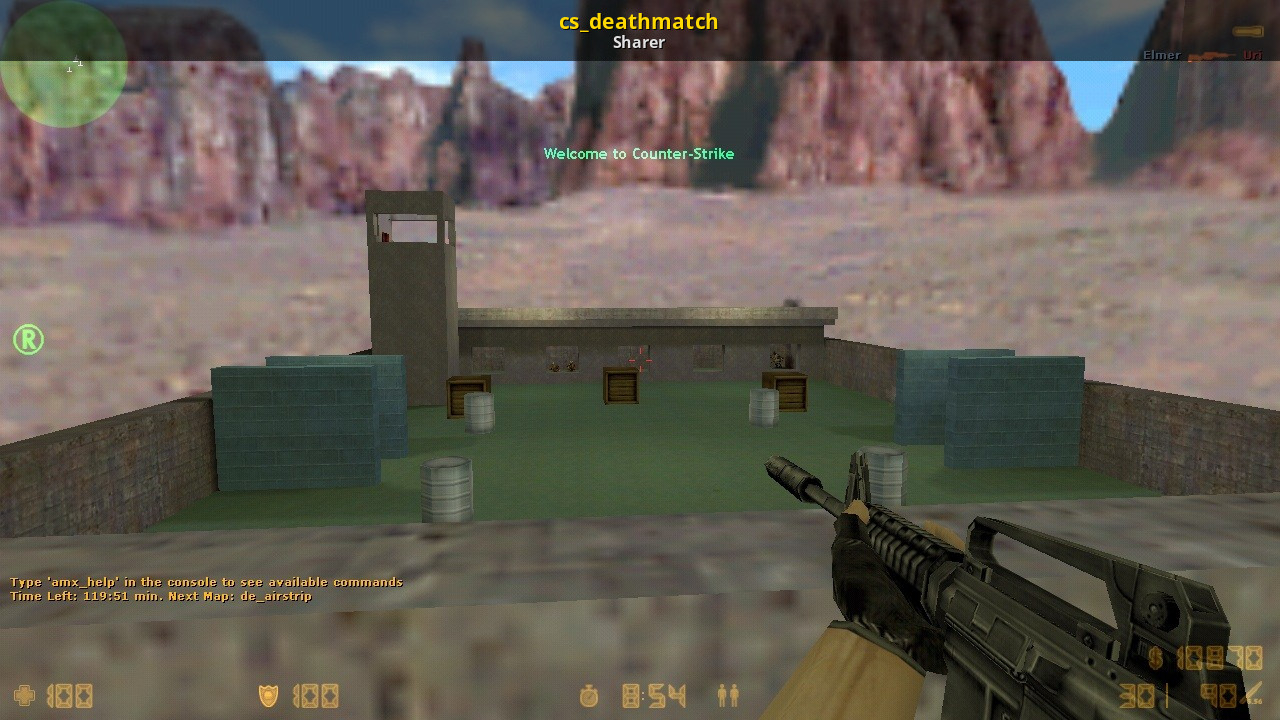
Task: Click the Uri player name in the kill feed
Action: [x=1251, y=55]
